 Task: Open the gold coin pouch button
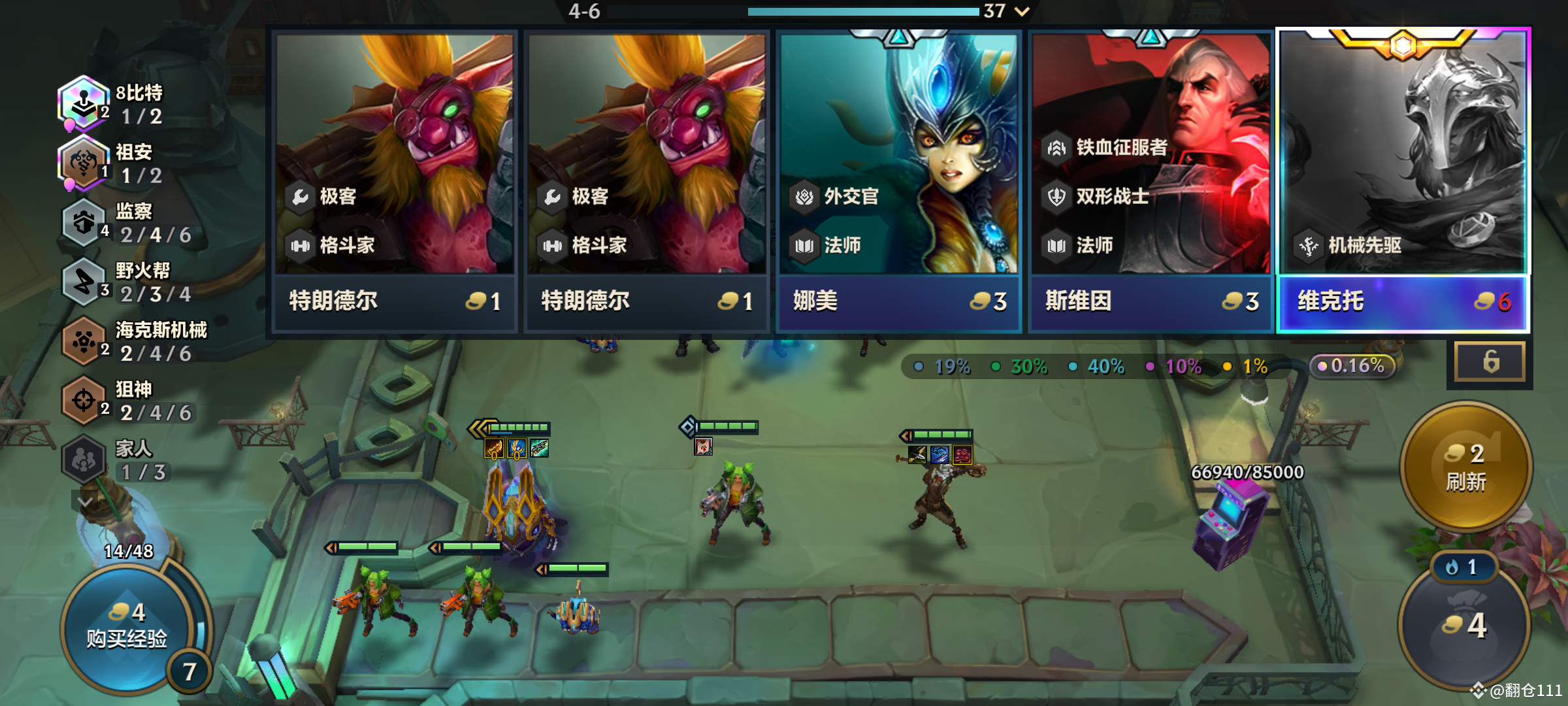click(1463, 625)
